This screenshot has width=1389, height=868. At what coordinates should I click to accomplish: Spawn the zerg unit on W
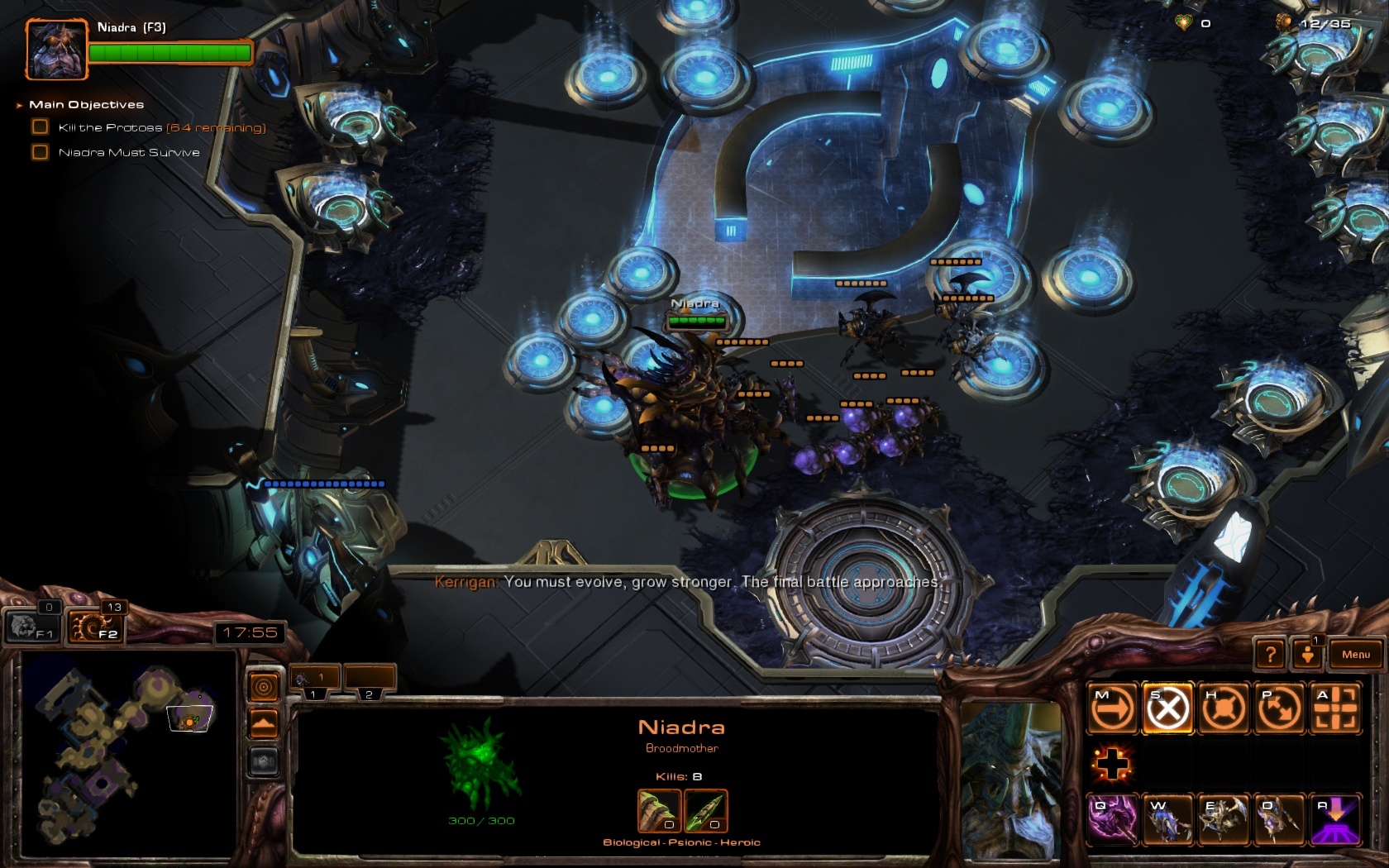[x=1167, y=819]
